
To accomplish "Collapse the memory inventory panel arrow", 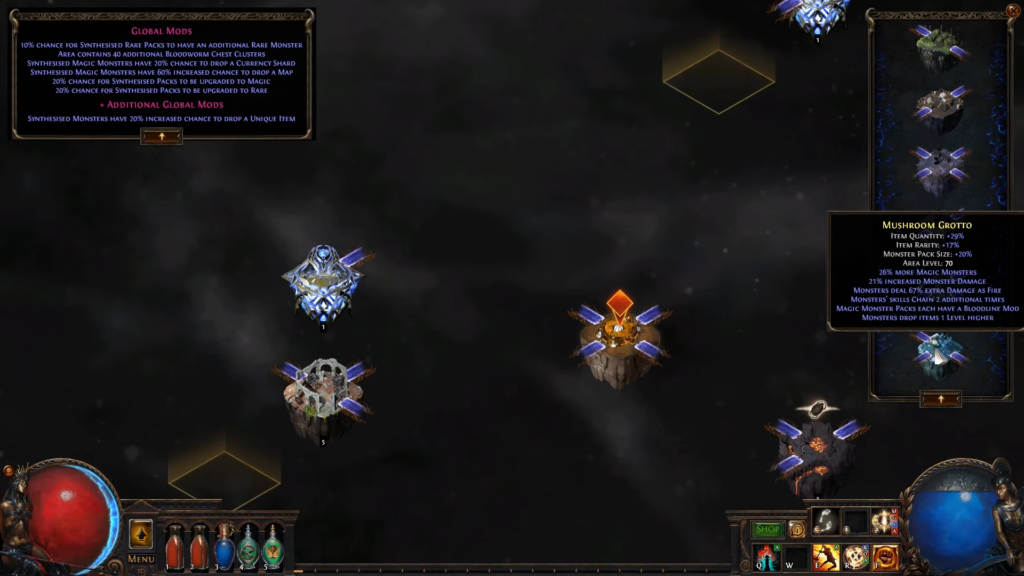I will coord(940,398).
